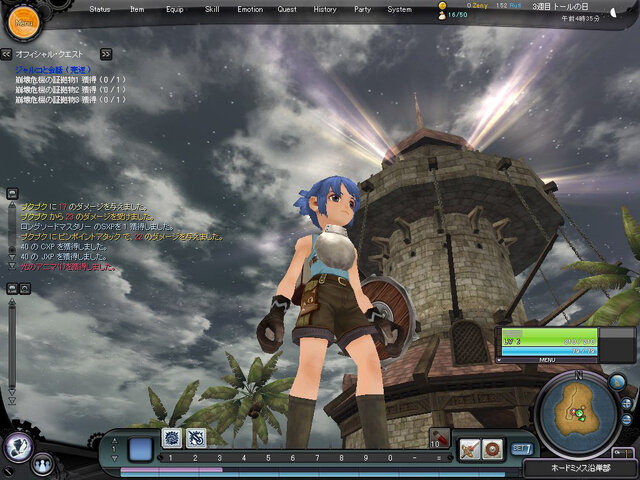Select the sword weapon slot
The image size is (640, 480).
tap(469, 449)
